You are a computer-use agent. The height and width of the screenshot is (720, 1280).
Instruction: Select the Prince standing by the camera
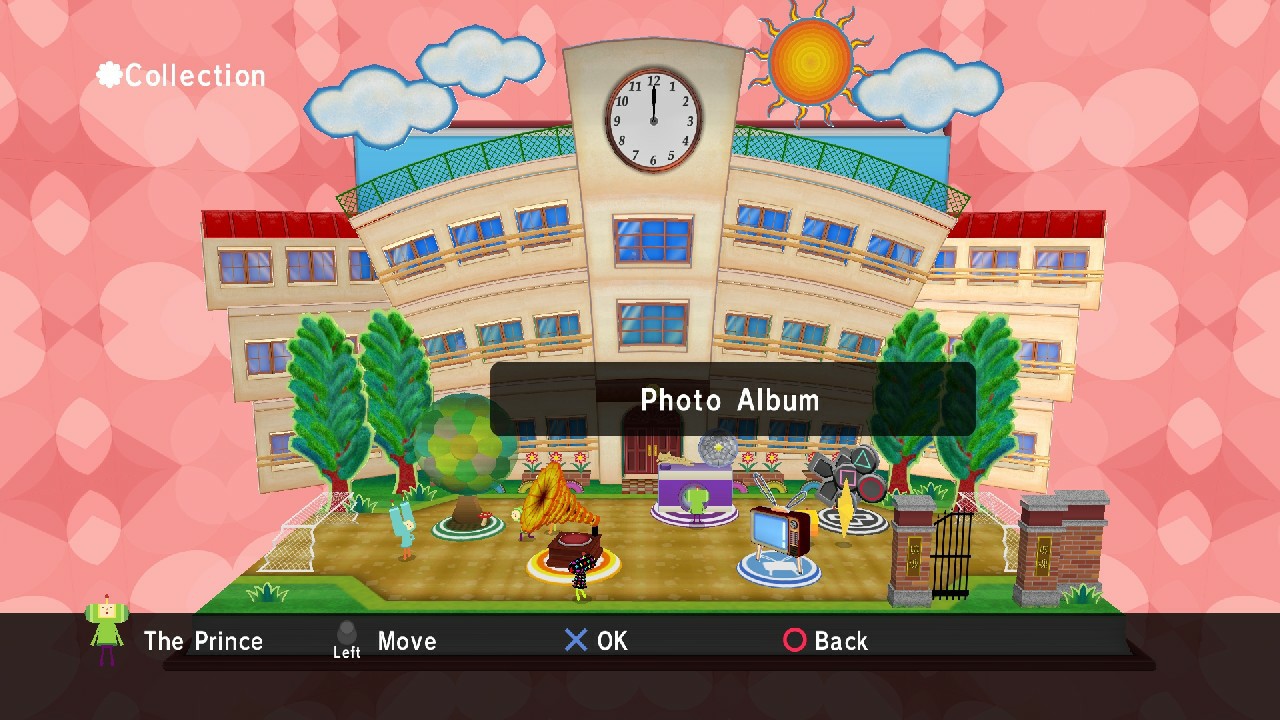click(x=695, y=504)
